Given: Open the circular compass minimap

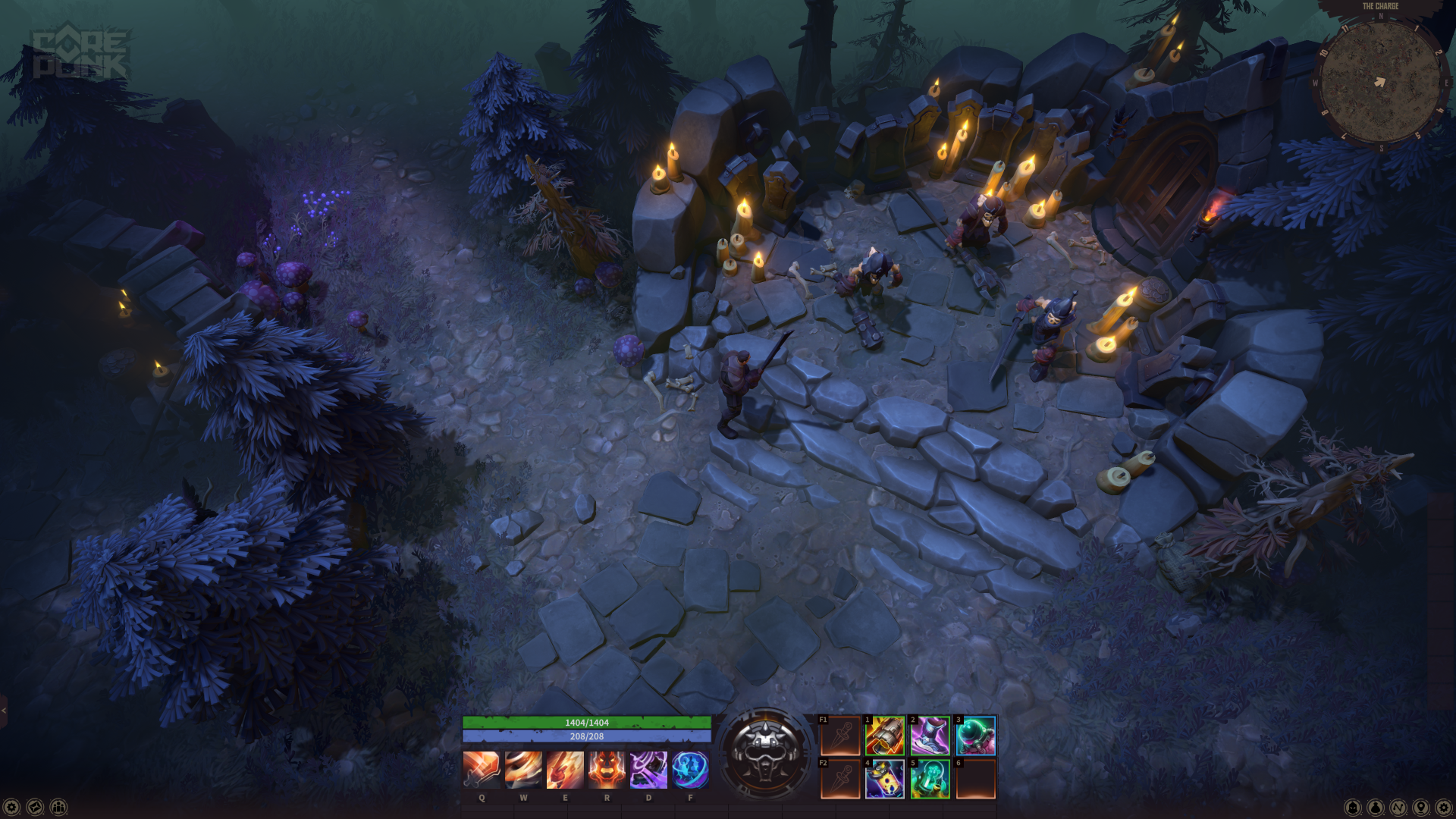Looking at the screenshot, I should 1380,82.
